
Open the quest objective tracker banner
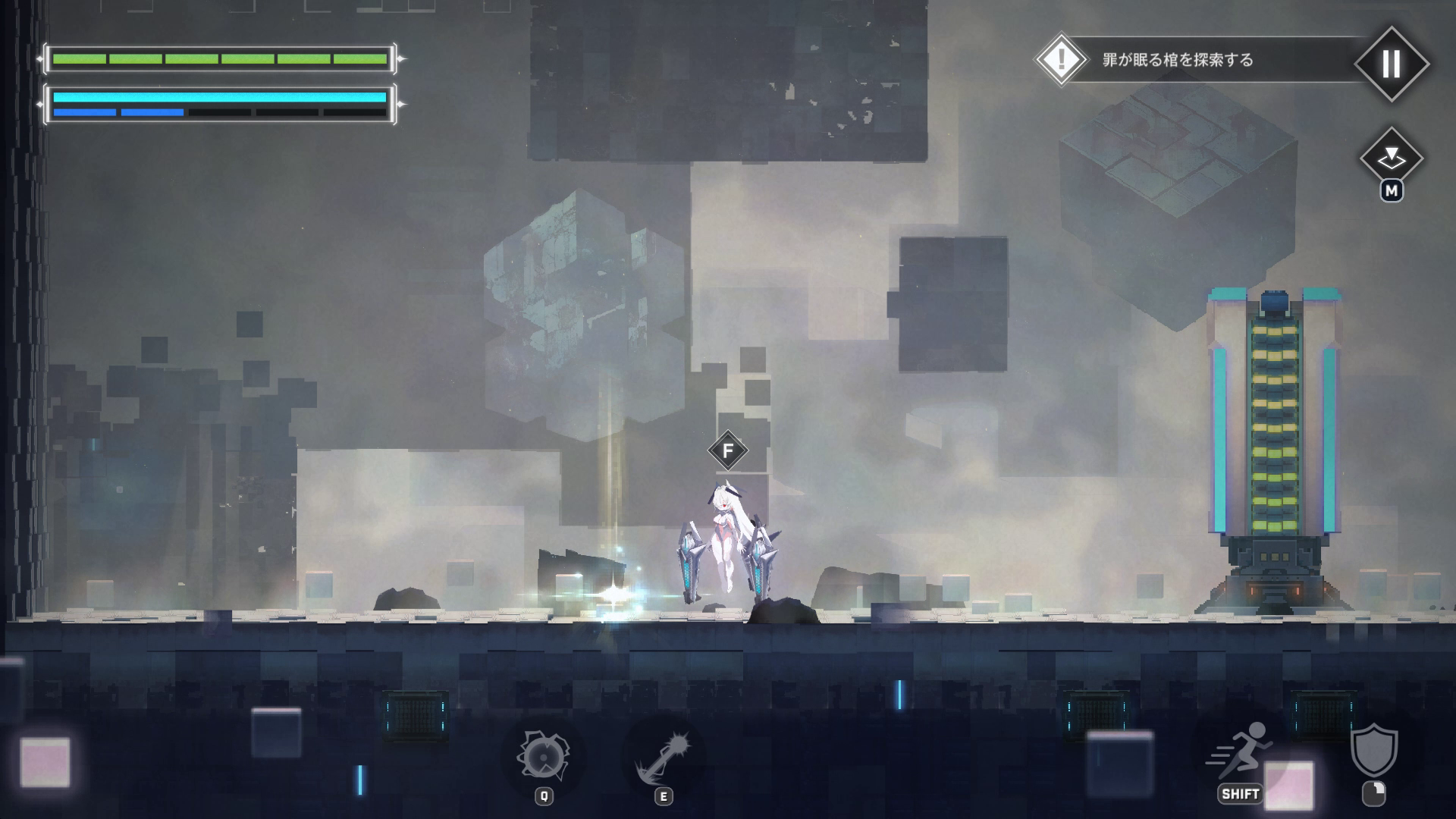coord(1198,60)
